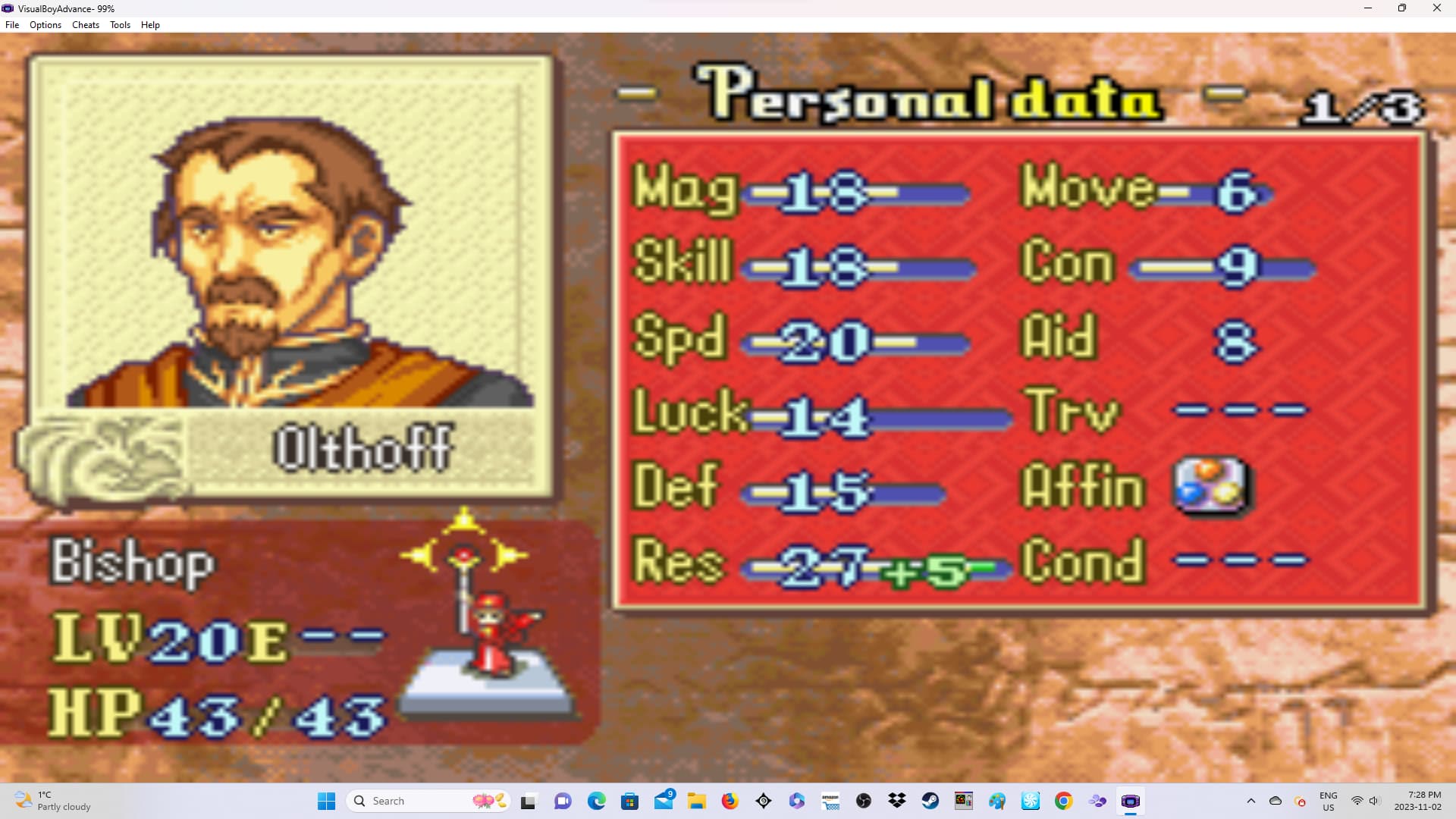Select the Affin affinity icon
The width and height of the screenshot is (1456, 819).
click(x=1210, y=485)
